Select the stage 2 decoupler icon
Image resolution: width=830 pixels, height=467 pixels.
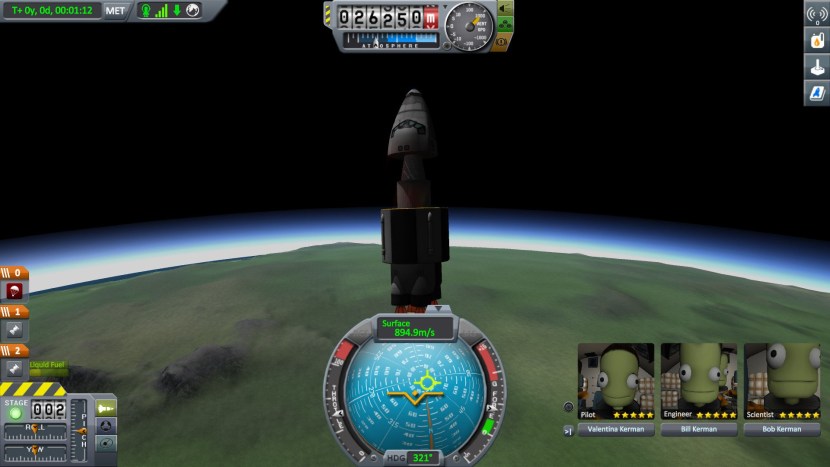(15, 368)
